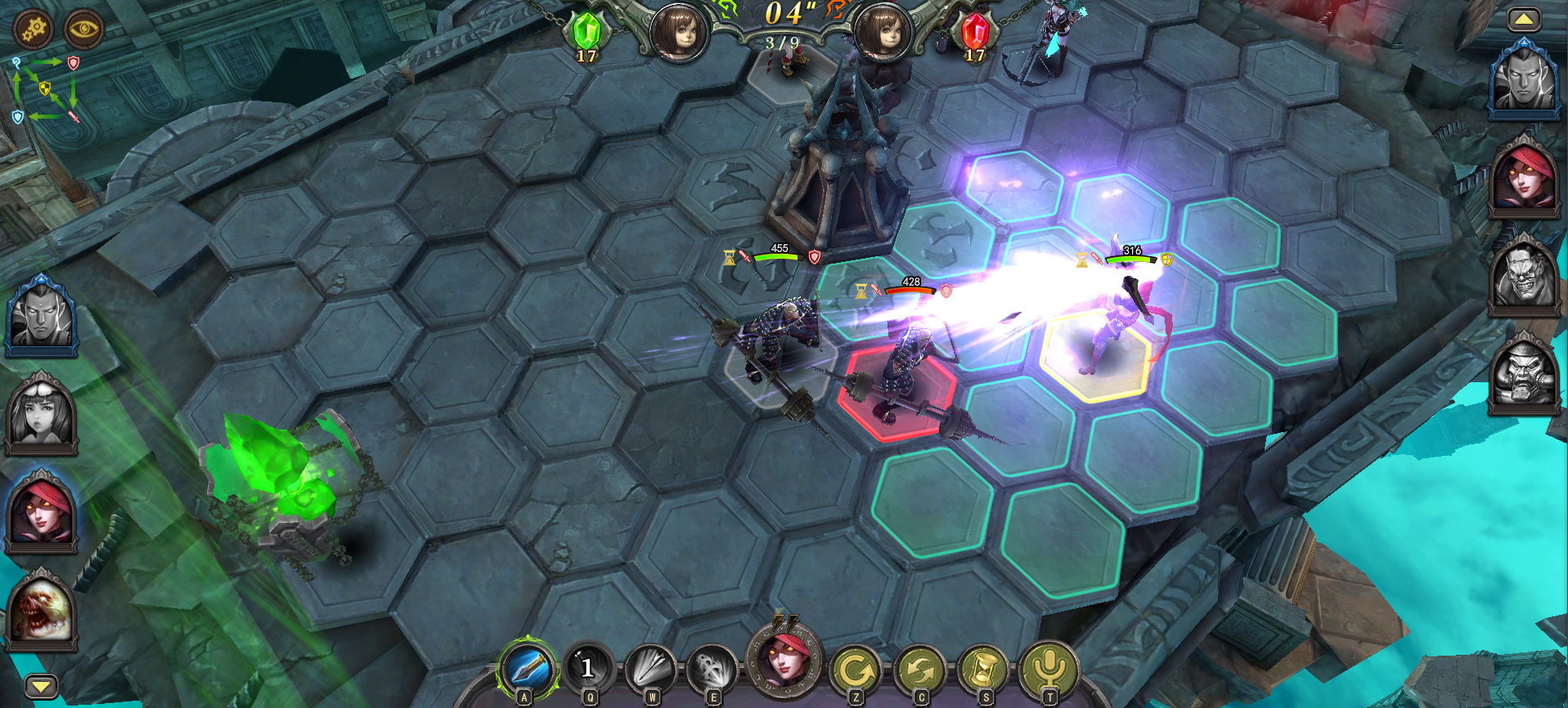Activate the claw slash ability icon
Viewport: 1568px width, 708px height.
tap(712, 669)
